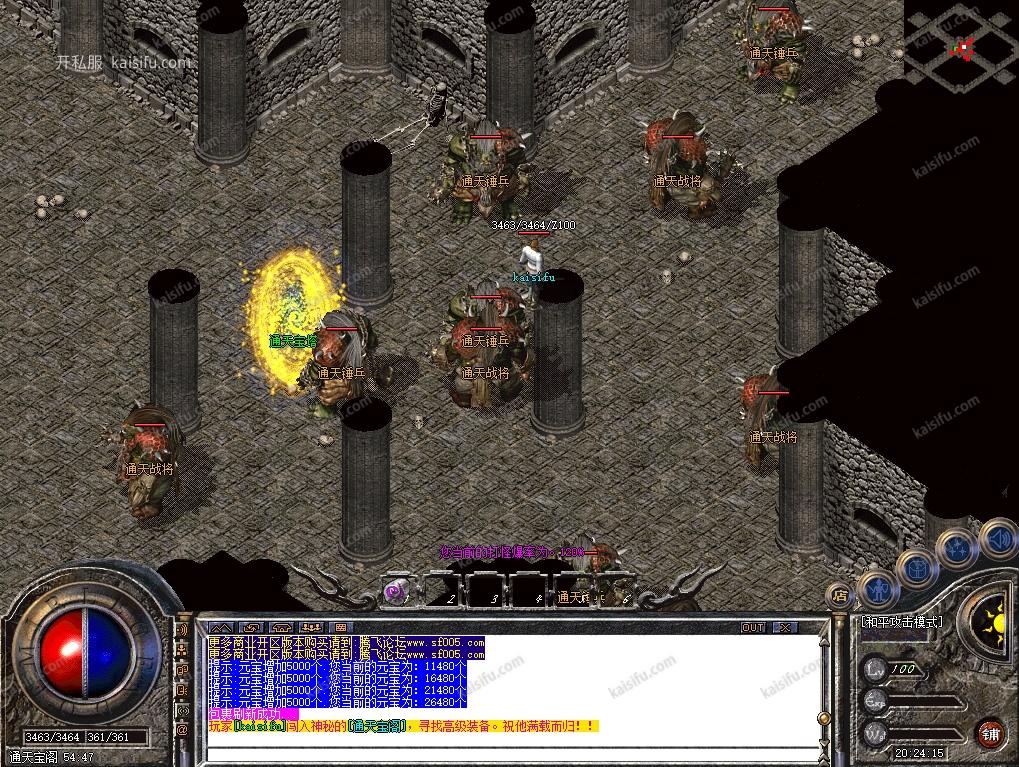The width and height of the screenshot is (1019, 767).
Task: Open the bag inventory icon
Action: [x=916, y=569]
